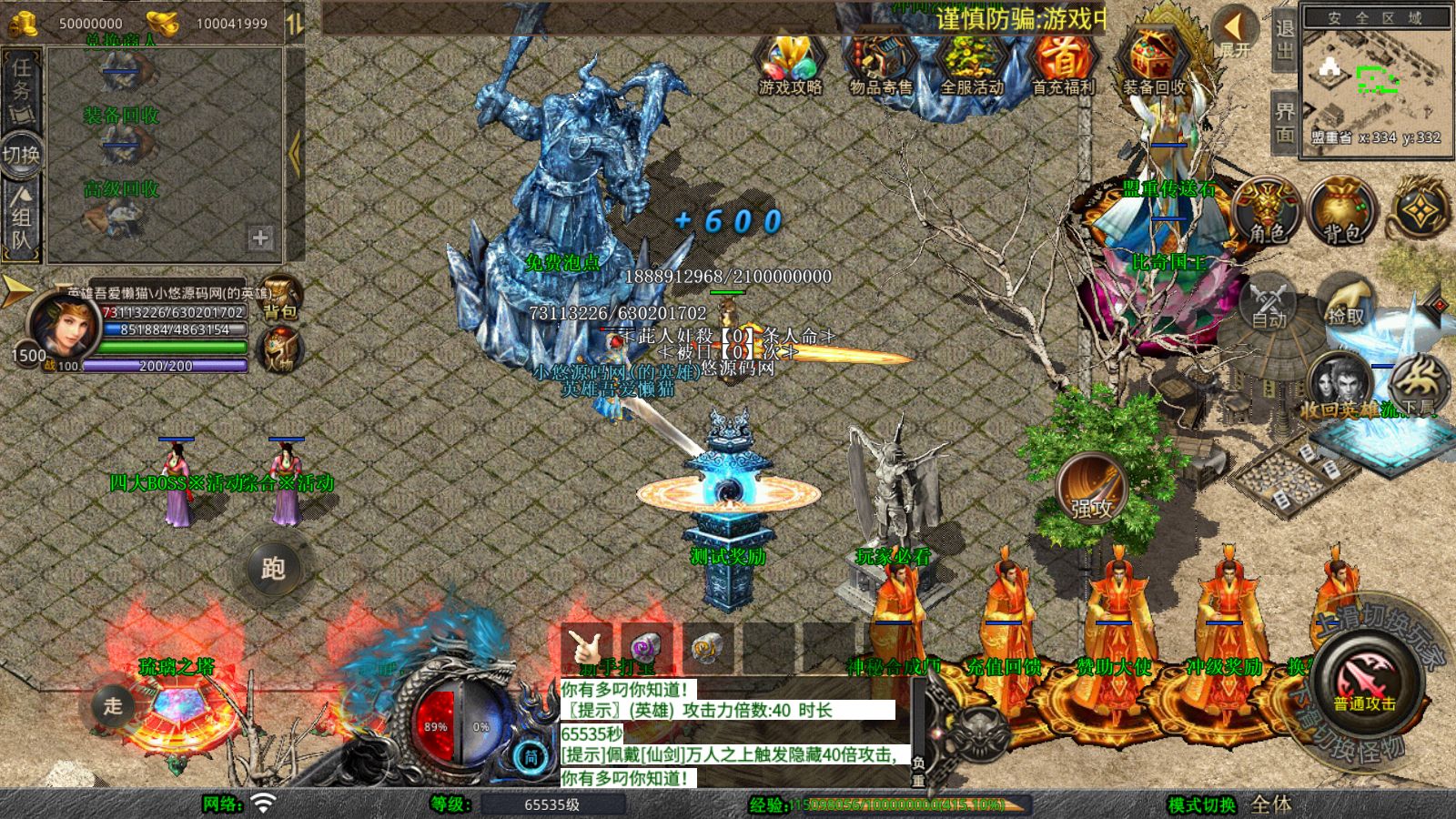This screenshot has height=819, width=1456.
Task: Select the 跑 run movement button
Action: 273,568
